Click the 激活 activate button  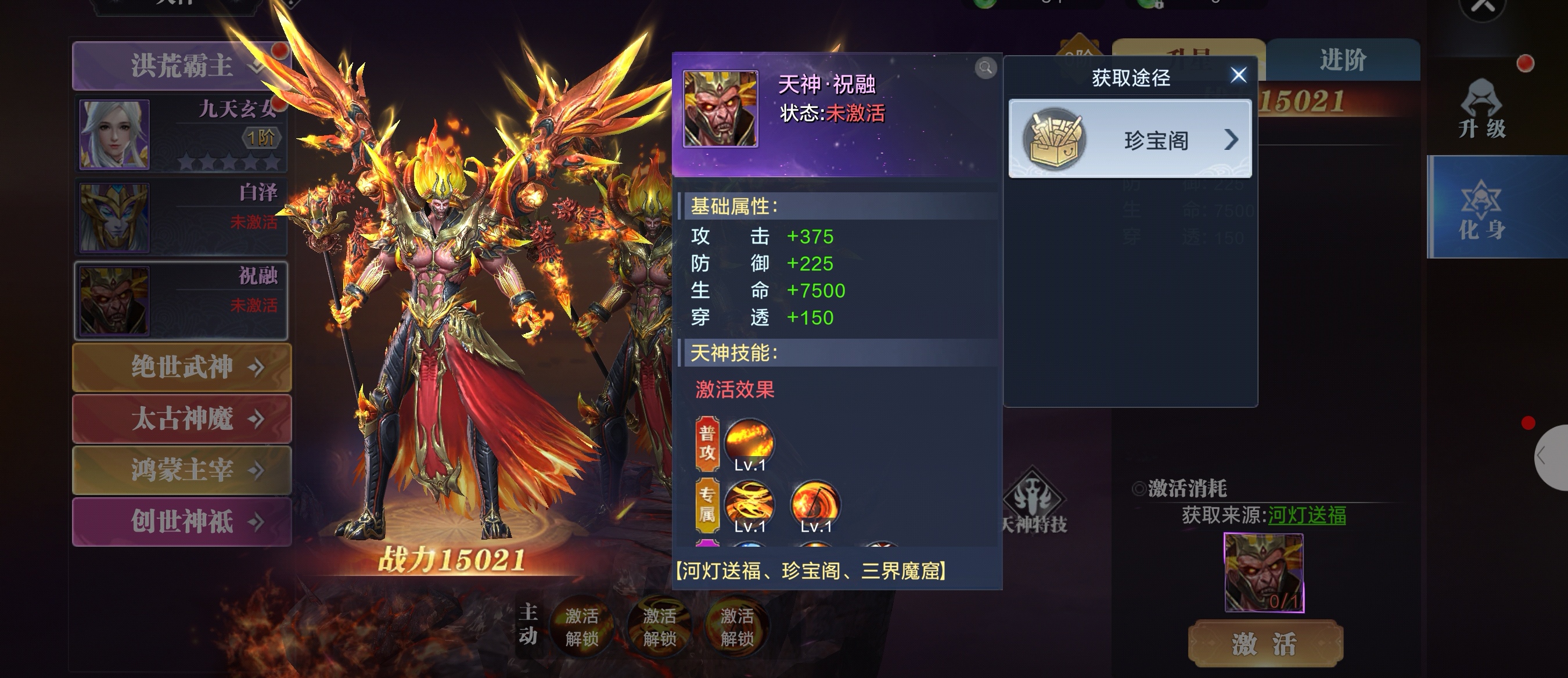pos(1265,643)
